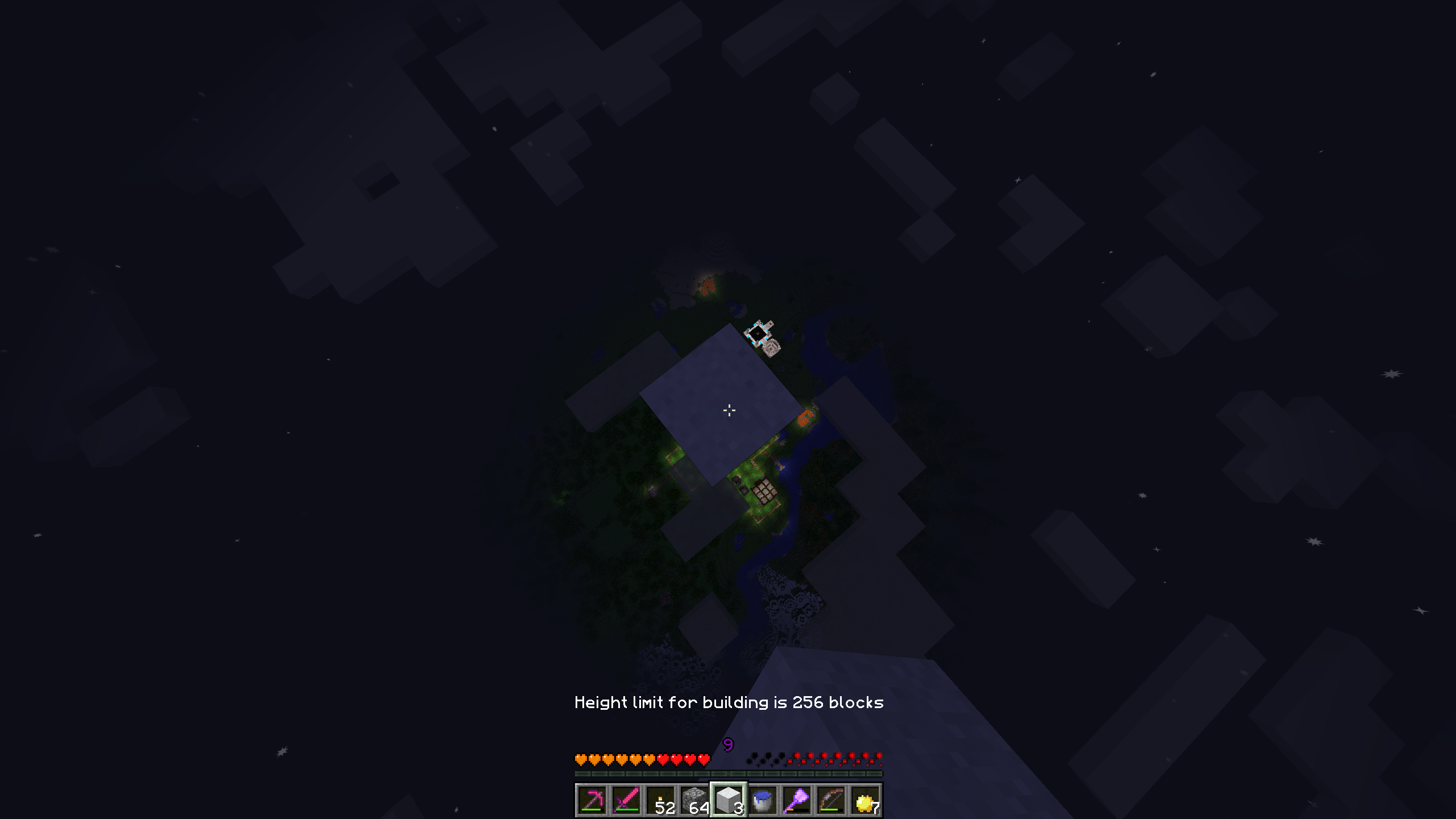
Task: Equip the enchanted purple shovel
Action: 797,800
